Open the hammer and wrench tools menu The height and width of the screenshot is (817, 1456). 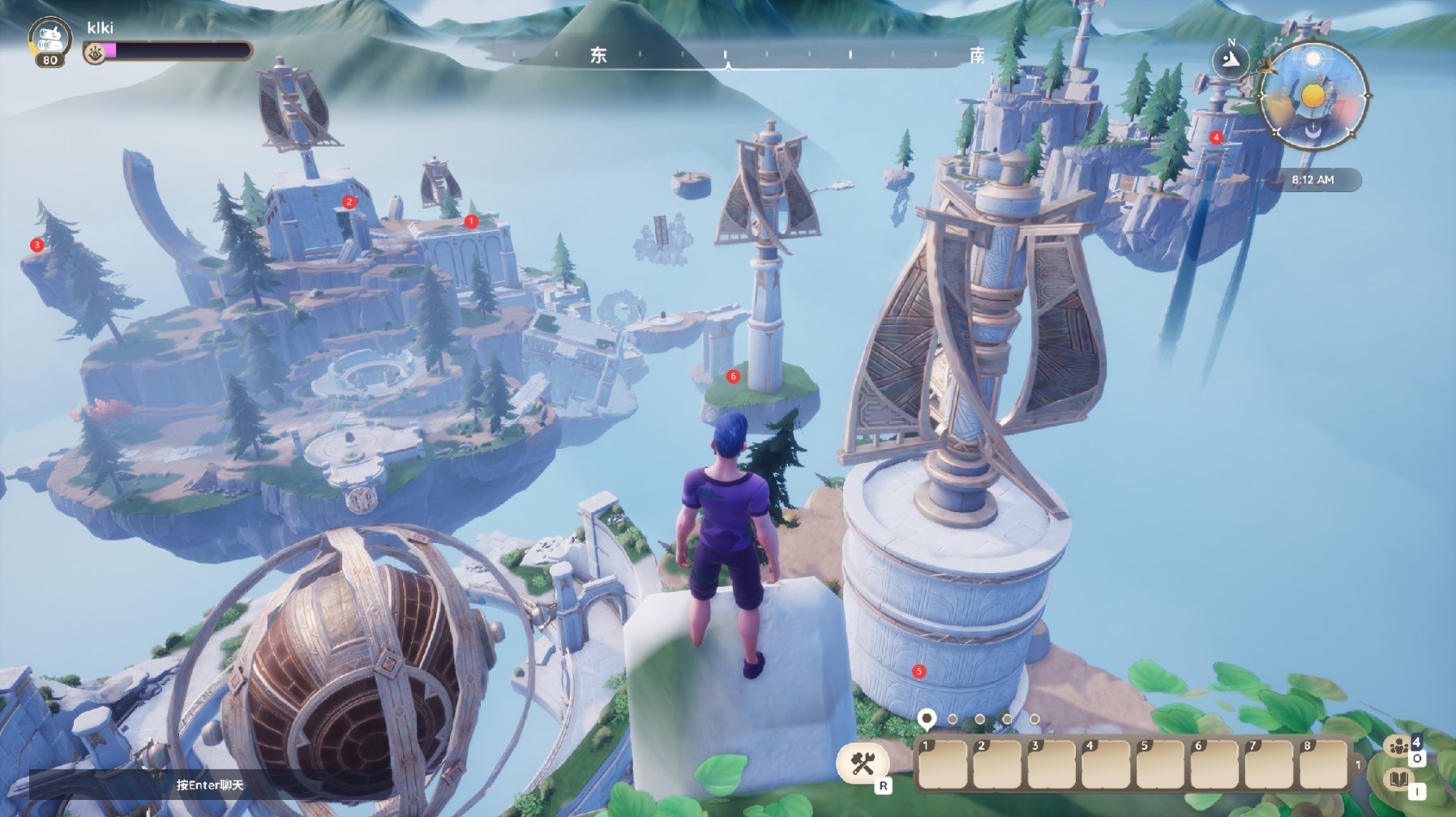click(x=863, y=763)
